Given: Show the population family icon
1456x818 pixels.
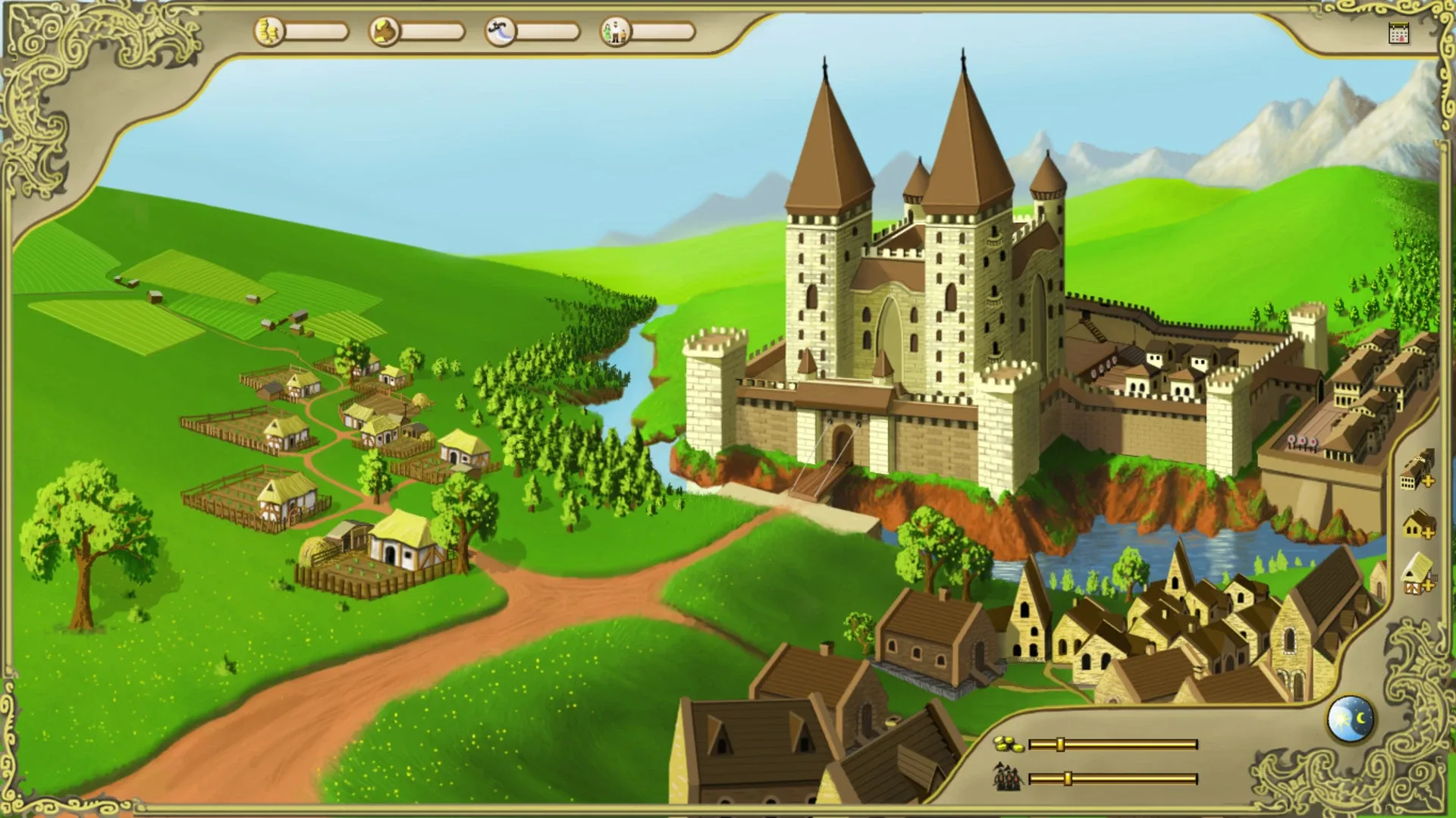Looking at the screenshot, I should tap(616, 32).
